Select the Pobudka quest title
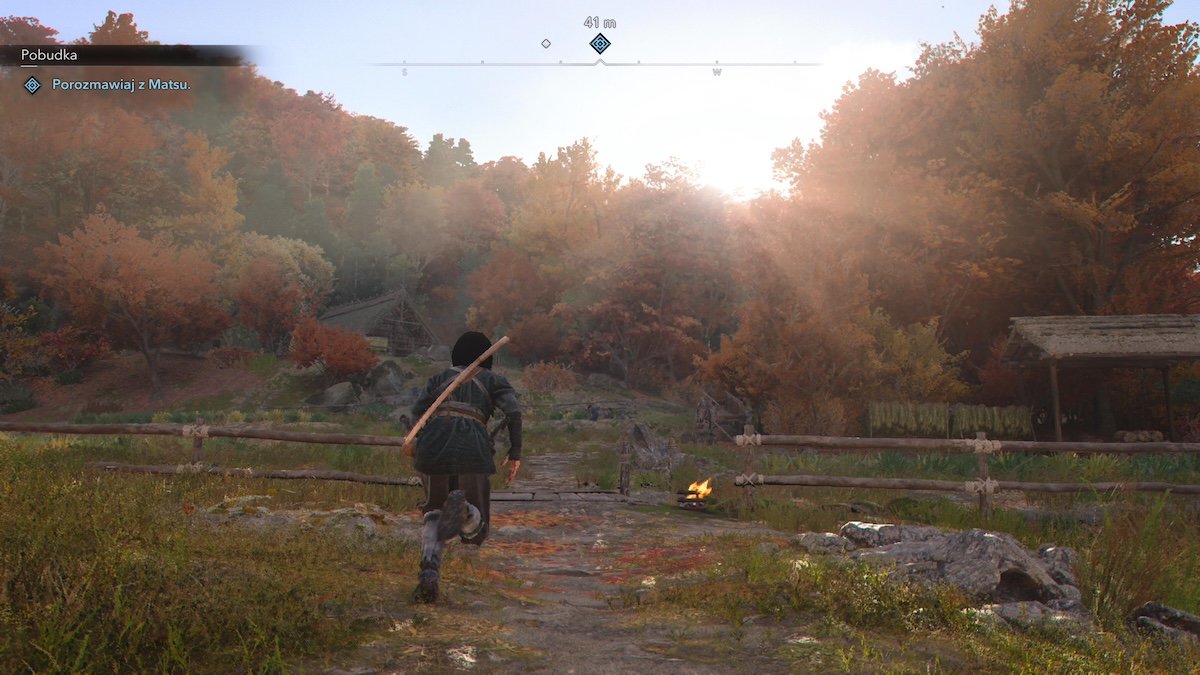The width and height of the screenshot is (1200, 675). 49,55
